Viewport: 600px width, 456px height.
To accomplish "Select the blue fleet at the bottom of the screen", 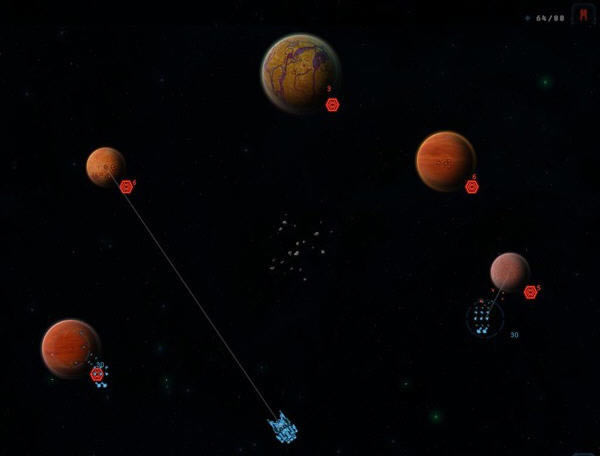I will click(x=283, y=428).
